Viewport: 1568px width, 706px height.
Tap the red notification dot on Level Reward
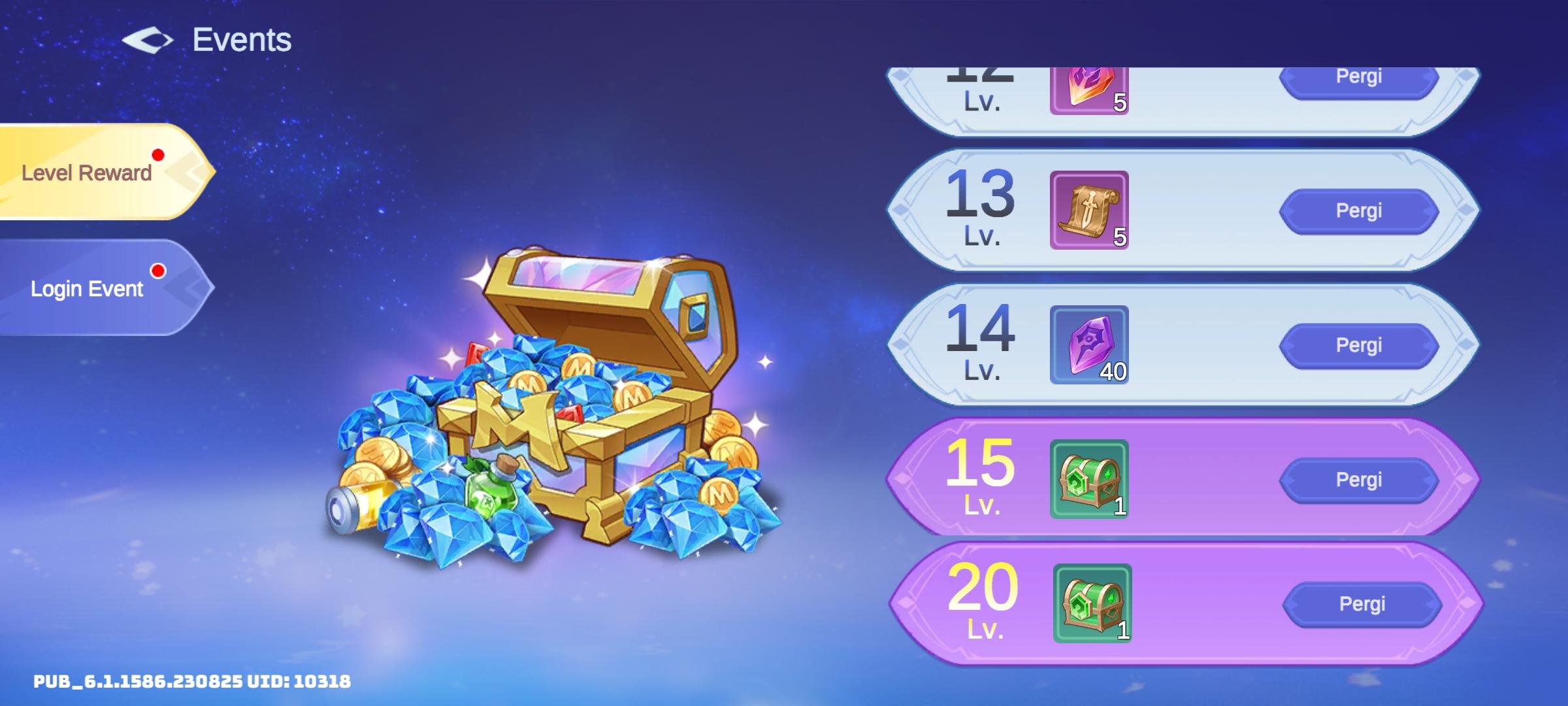click(x=157, y=155)
